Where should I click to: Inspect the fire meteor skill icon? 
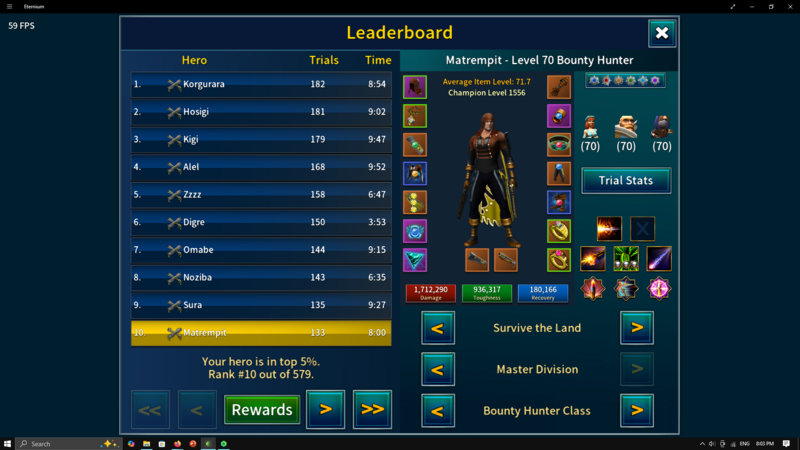[x=593, y=259]
